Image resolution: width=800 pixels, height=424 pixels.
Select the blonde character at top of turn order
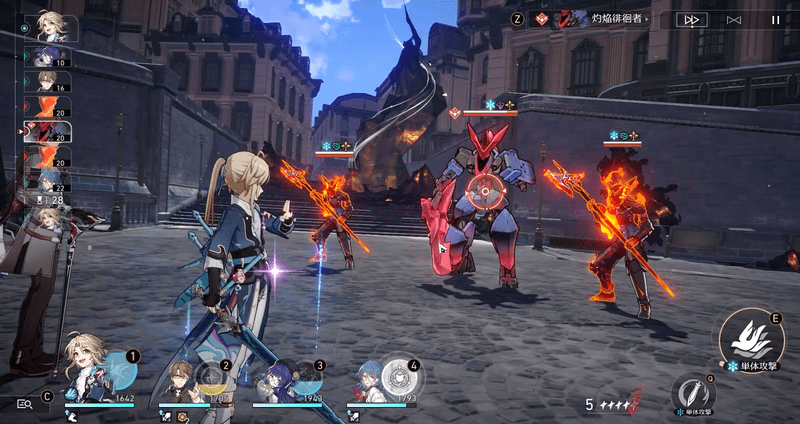pos(52,25)
